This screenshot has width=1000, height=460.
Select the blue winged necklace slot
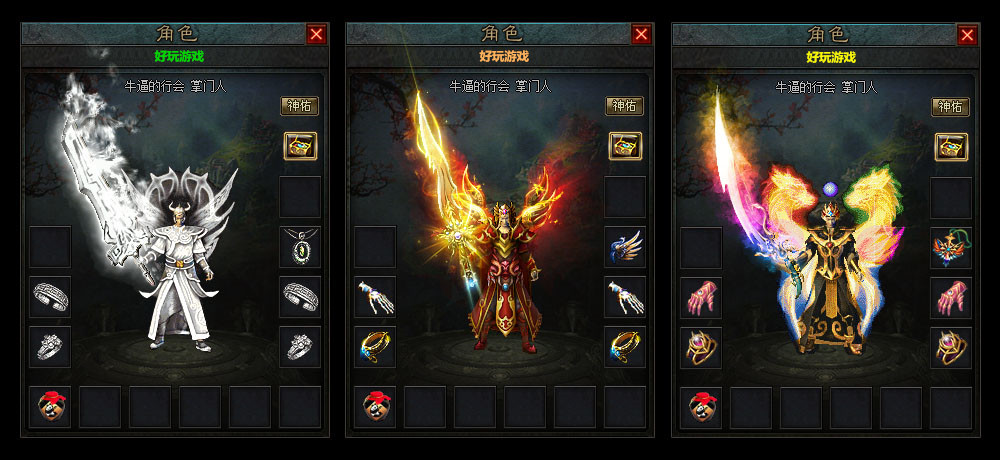tap(624, 246)
